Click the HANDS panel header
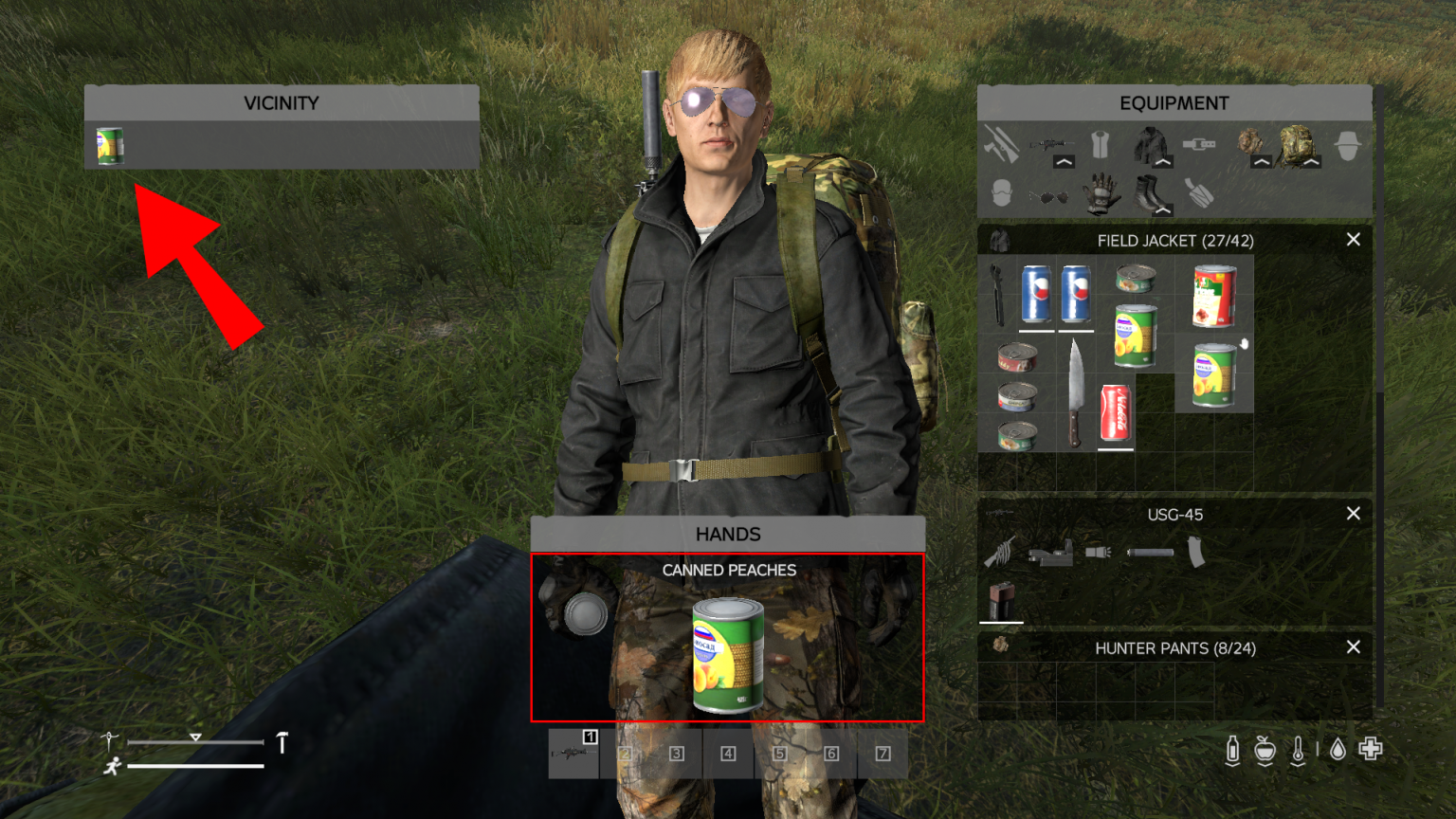Image resolution: width=1456 pixels, height=819 pixels. pos(728,533)
